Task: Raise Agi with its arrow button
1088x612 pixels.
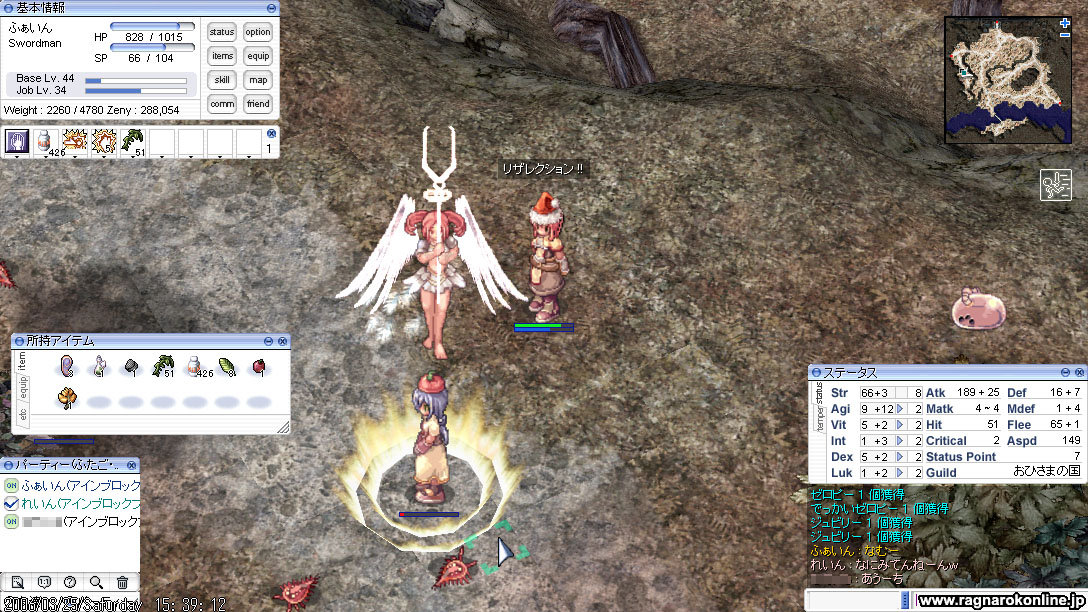Action: 900,409
